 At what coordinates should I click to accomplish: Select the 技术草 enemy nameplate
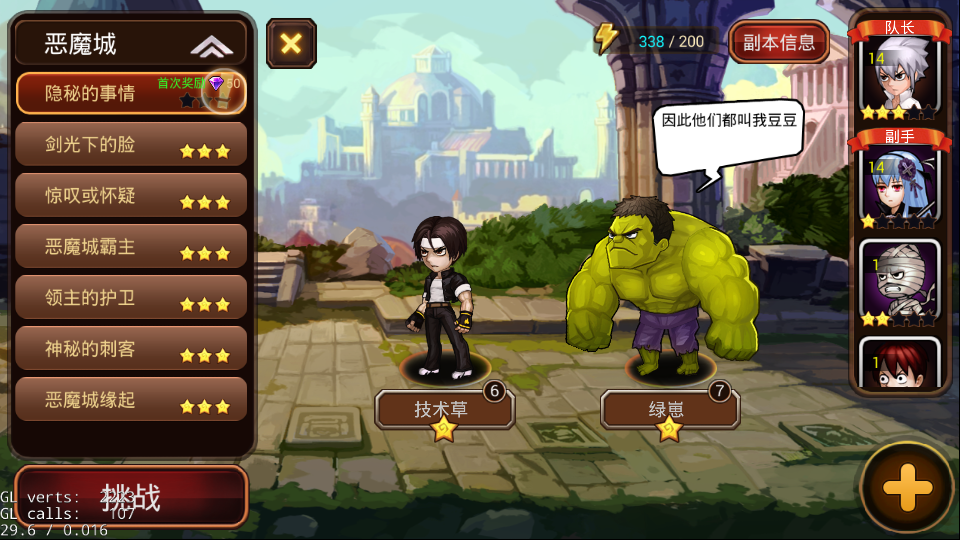[x=444, y=409]
